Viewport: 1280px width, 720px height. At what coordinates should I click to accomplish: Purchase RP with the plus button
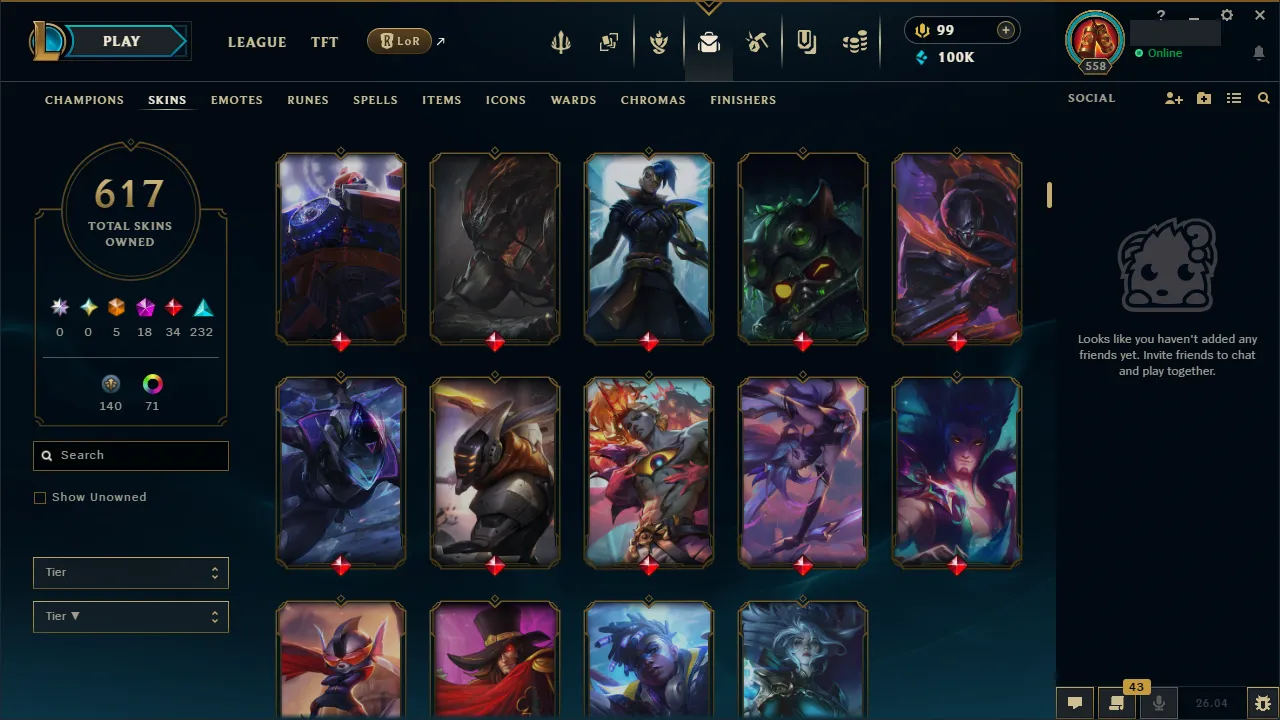tap(1004, 30)
